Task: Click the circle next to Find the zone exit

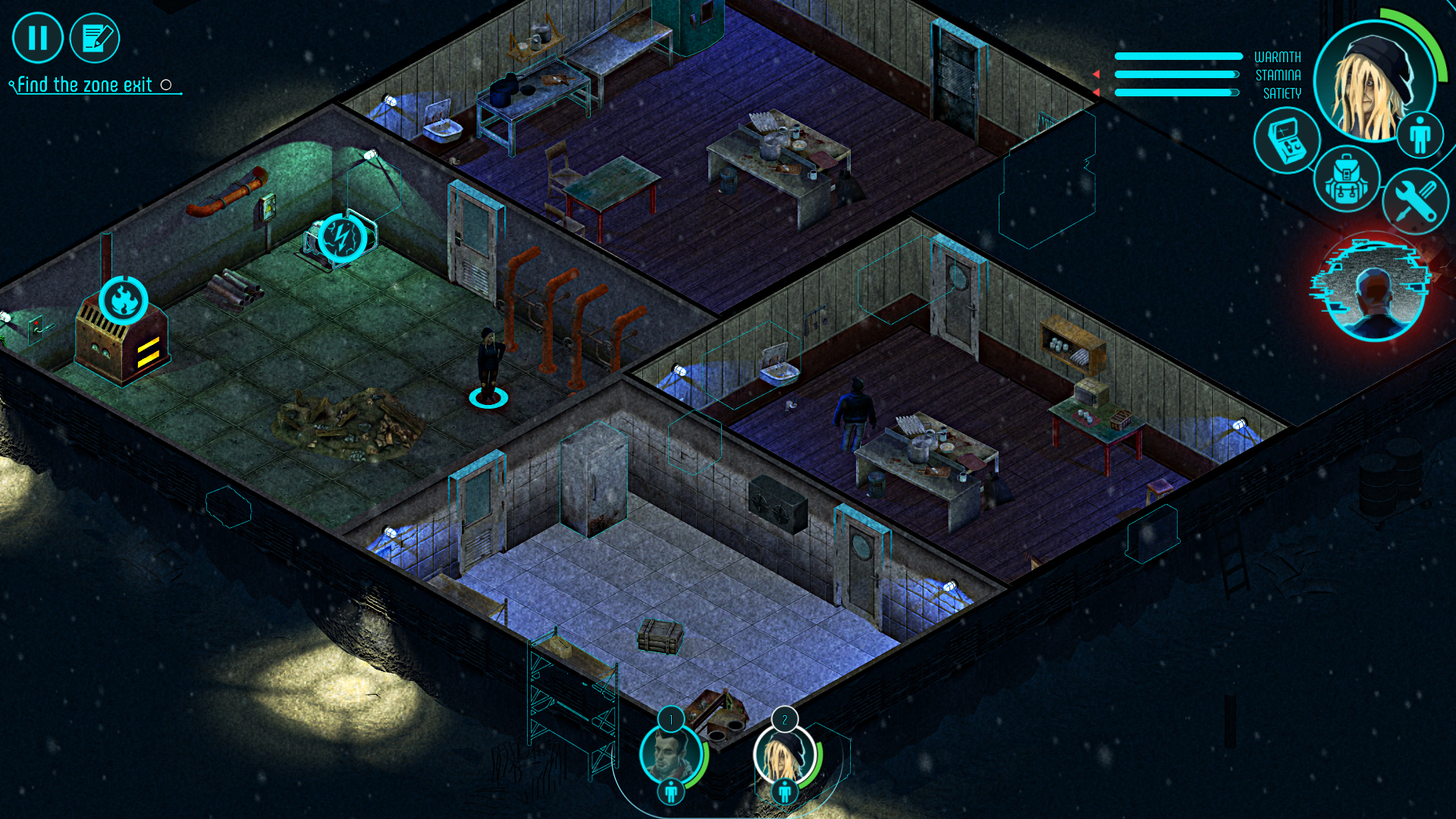Action: click(166, 85)
